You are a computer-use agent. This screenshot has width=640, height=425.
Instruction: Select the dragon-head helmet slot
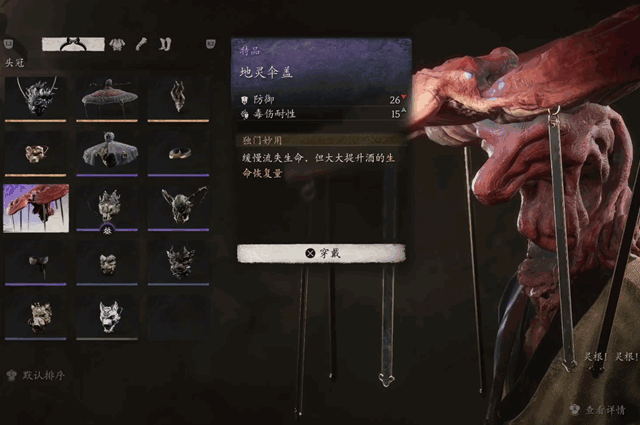tap(36, 96)
